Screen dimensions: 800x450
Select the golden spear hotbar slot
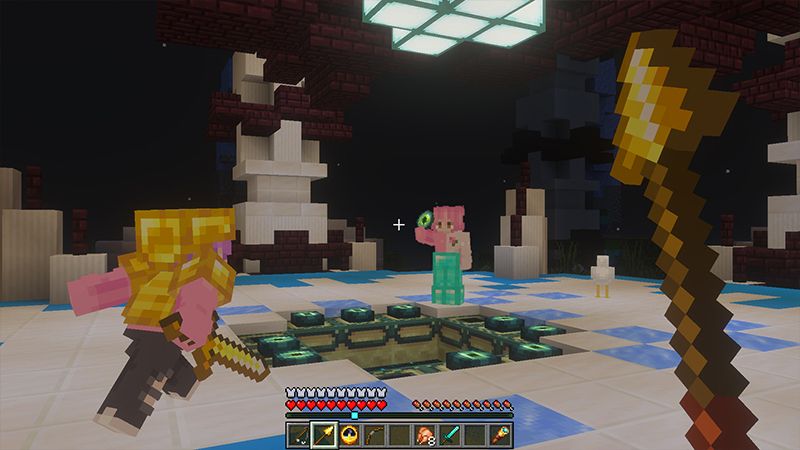click(x=325, y=434)
